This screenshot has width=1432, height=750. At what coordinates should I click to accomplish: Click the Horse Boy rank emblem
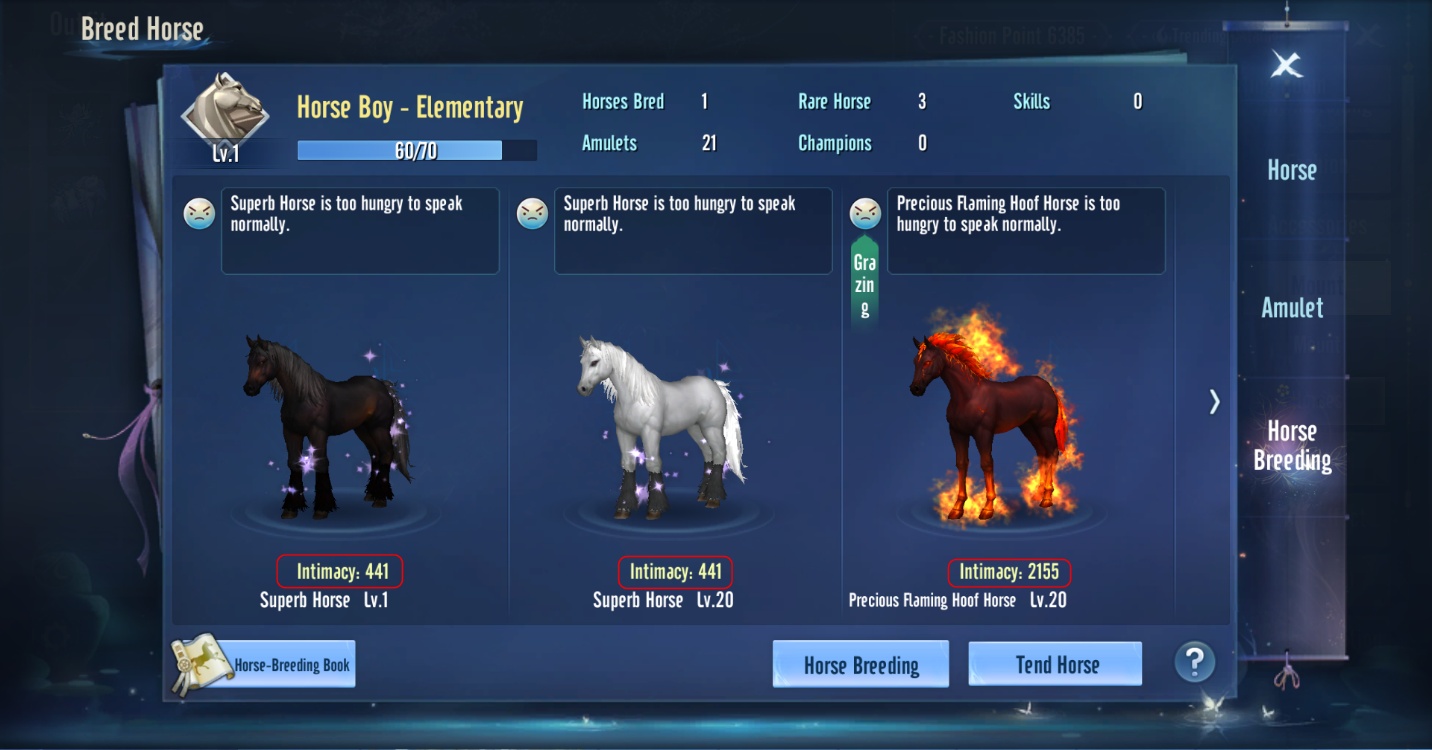tap(225, 112)
